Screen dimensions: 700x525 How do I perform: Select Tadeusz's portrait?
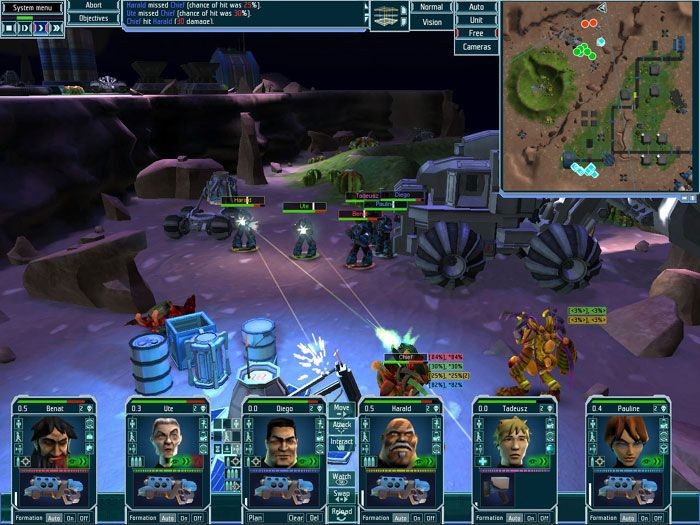[x=513, y=441]
